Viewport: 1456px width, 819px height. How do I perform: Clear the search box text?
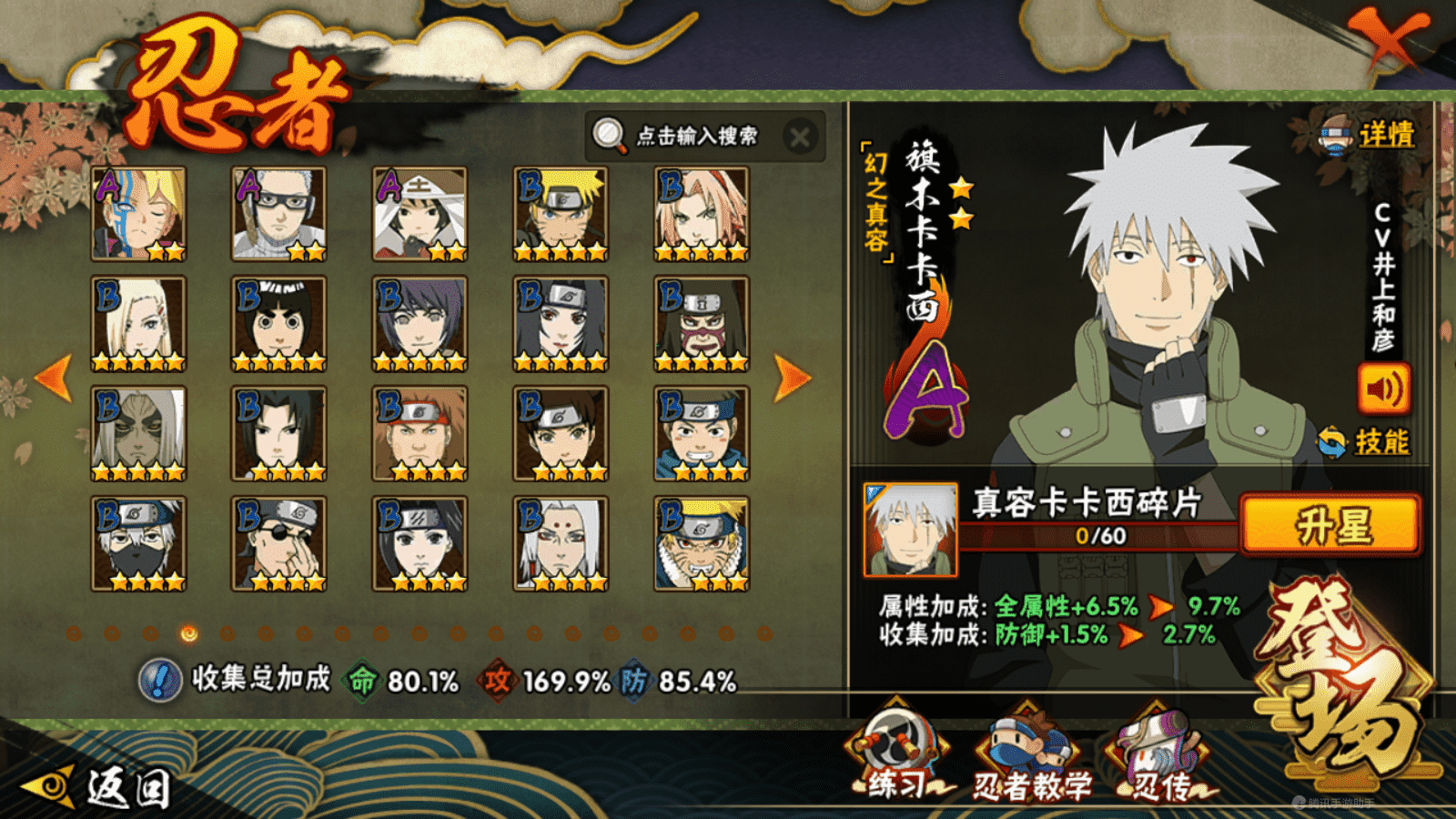[x=800, y=137]
